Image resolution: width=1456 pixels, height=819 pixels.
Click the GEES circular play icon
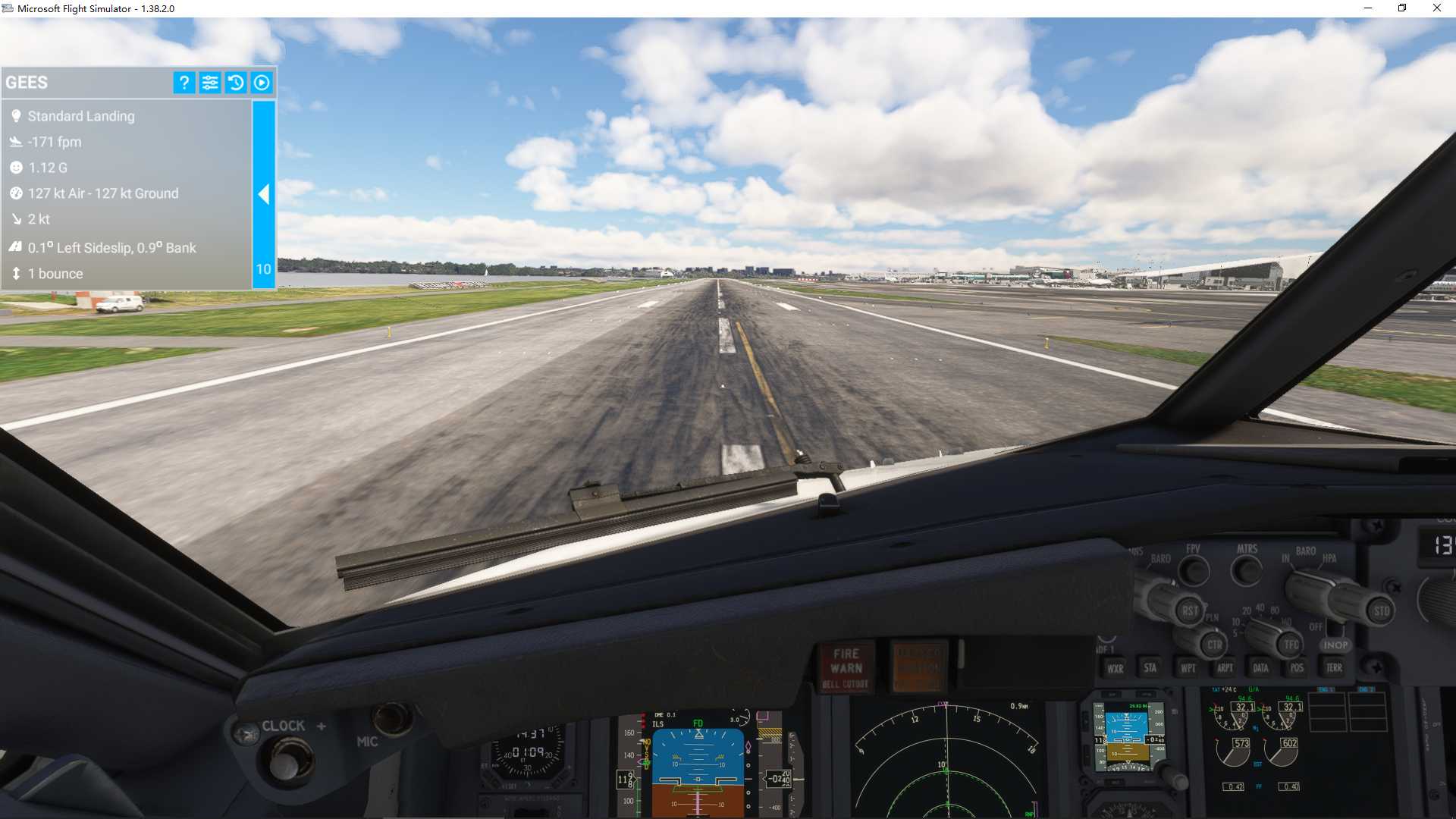point(262,83)
